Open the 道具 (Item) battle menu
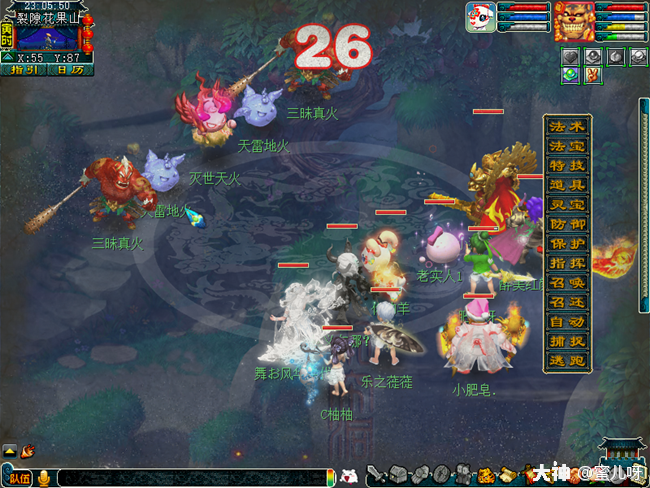 pyautogui.click(x=567, y=185)
